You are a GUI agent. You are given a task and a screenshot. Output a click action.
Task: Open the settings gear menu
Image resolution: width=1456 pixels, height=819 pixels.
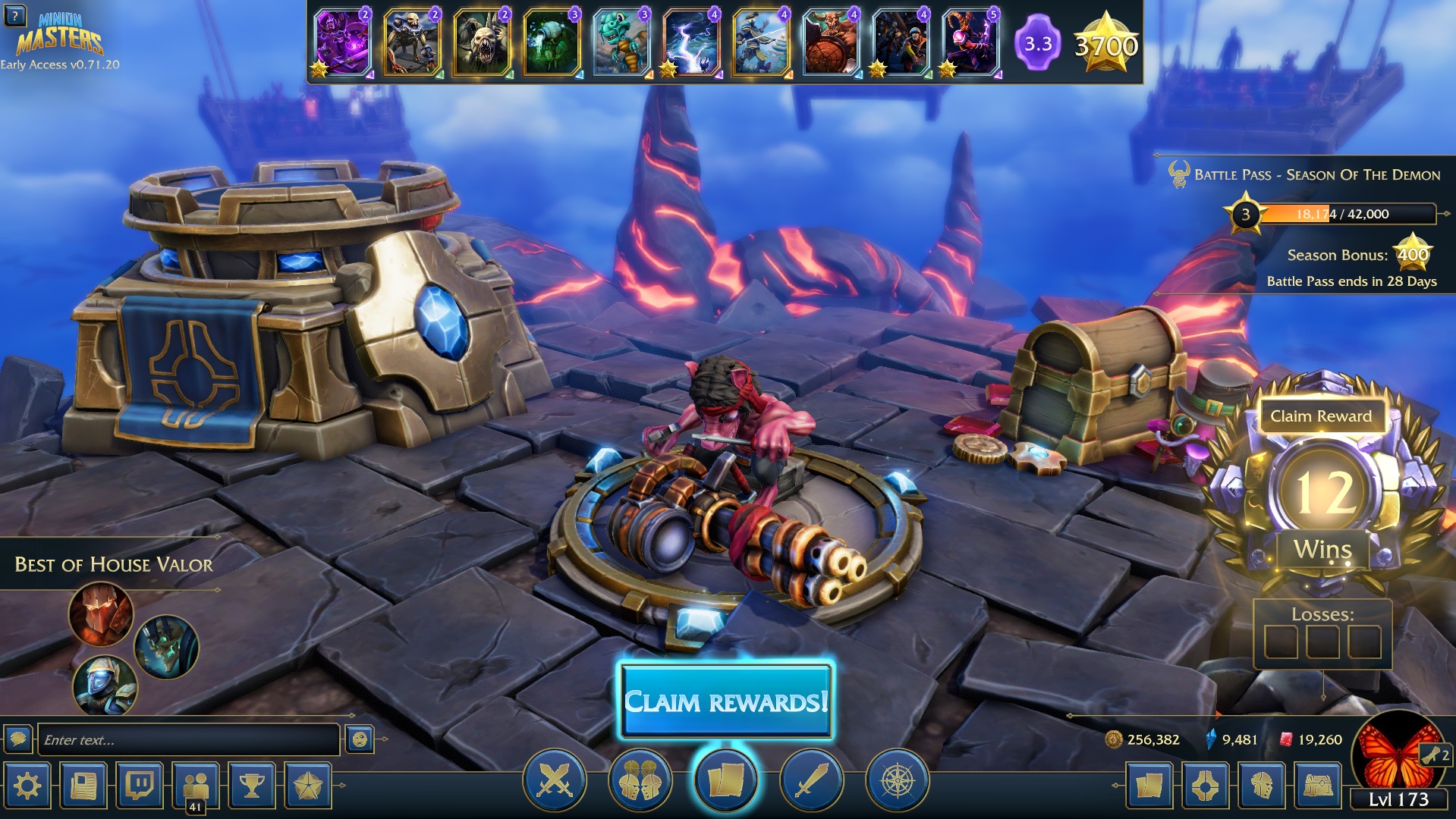[28, 786]
